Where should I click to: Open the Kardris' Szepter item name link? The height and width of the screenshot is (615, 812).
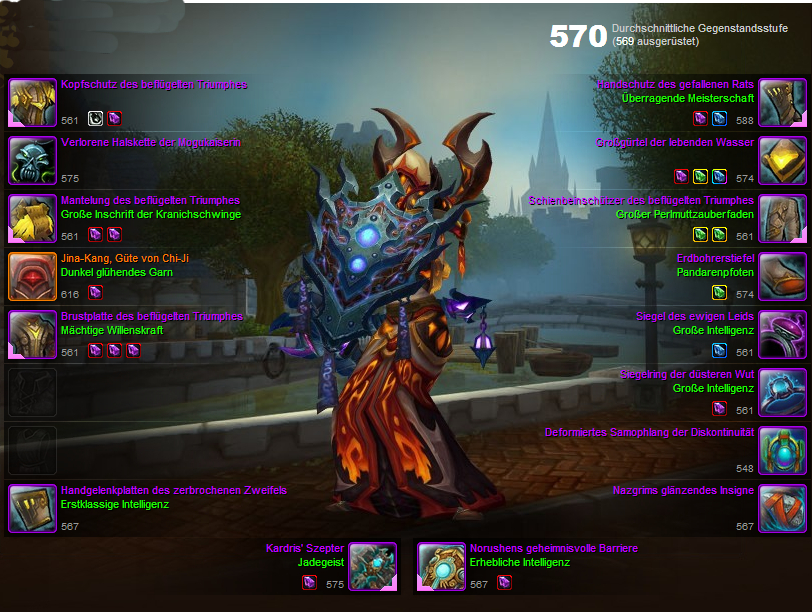coord(305,549)
